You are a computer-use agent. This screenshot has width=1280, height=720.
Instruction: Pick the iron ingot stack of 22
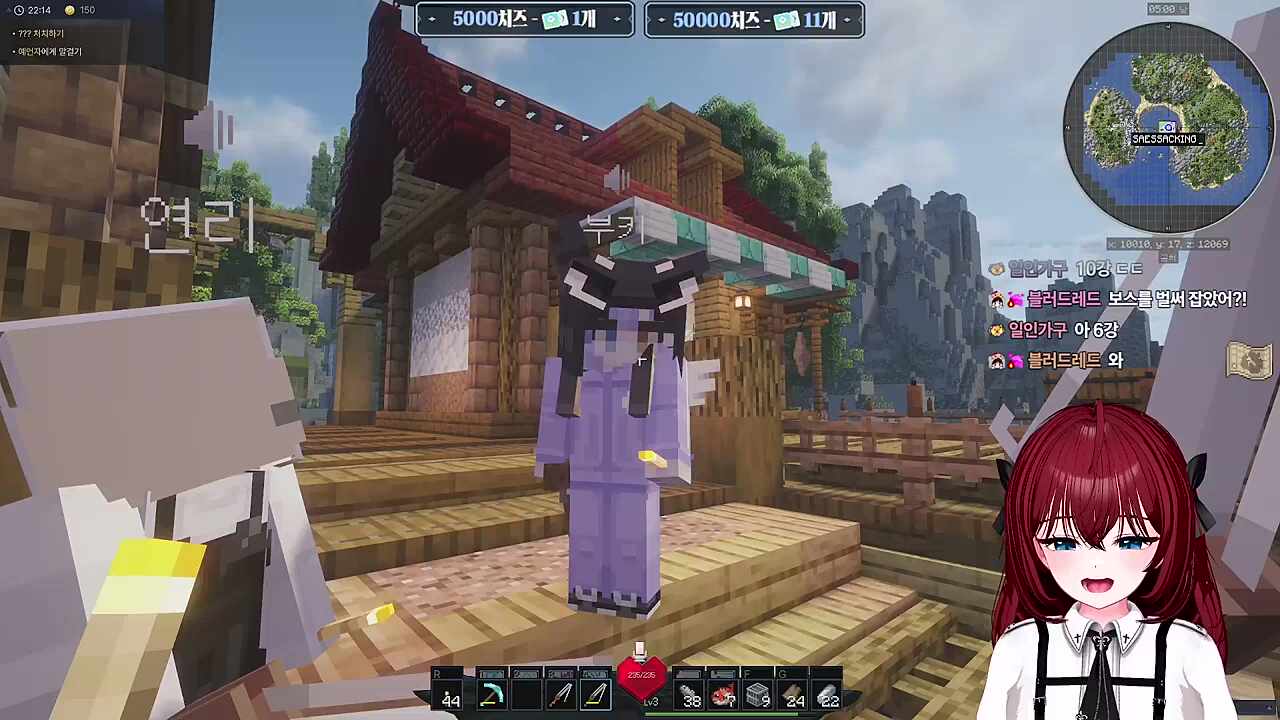coord(828,694)
